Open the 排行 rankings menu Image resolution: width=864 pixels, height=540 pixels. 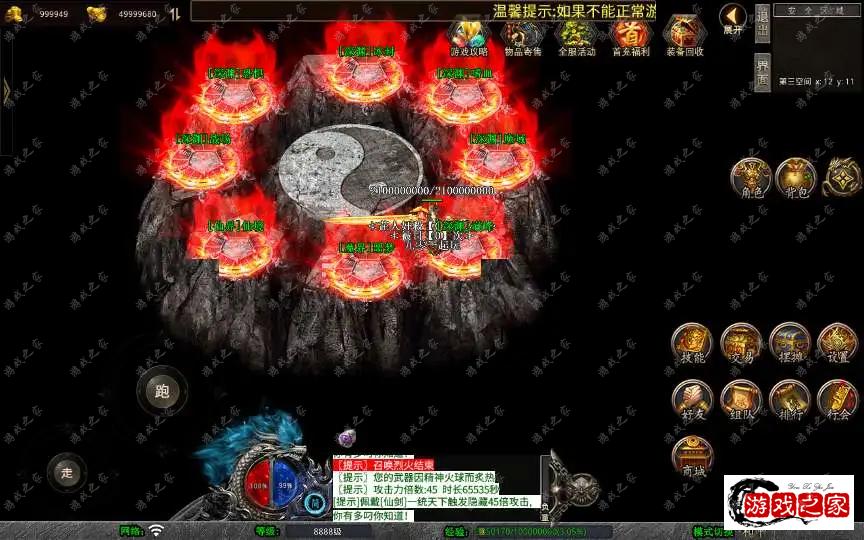pos(789,398)
